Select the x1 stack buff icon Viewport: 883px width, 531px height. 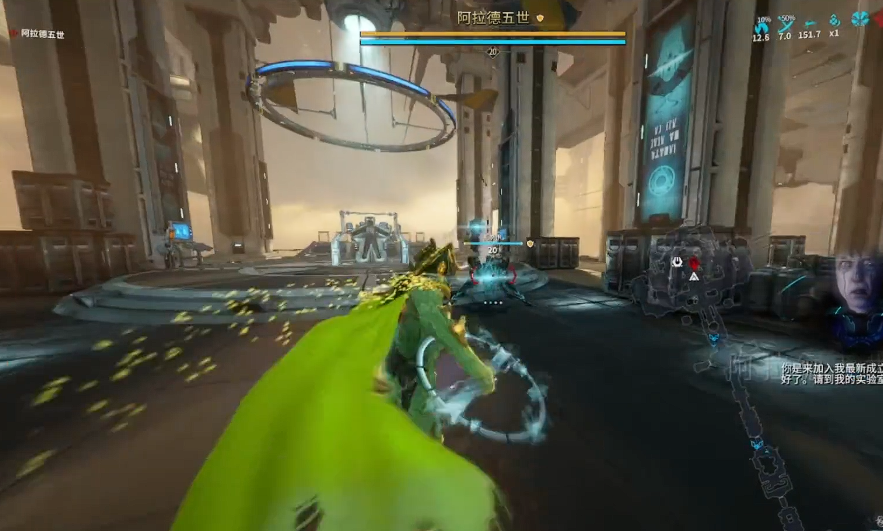coord(834,21)
